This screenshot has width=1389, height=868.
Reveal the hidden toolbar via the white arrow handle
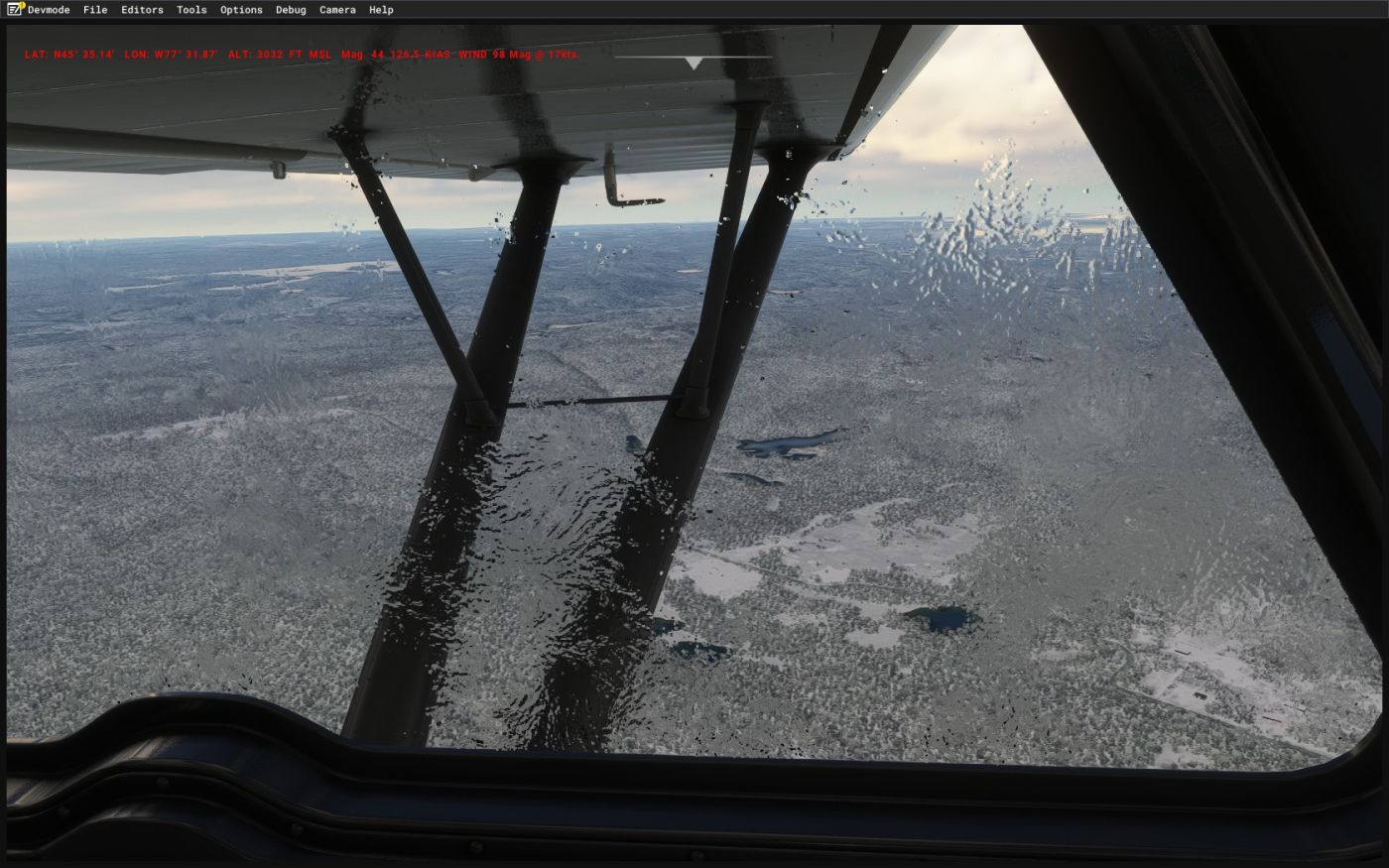694,62
